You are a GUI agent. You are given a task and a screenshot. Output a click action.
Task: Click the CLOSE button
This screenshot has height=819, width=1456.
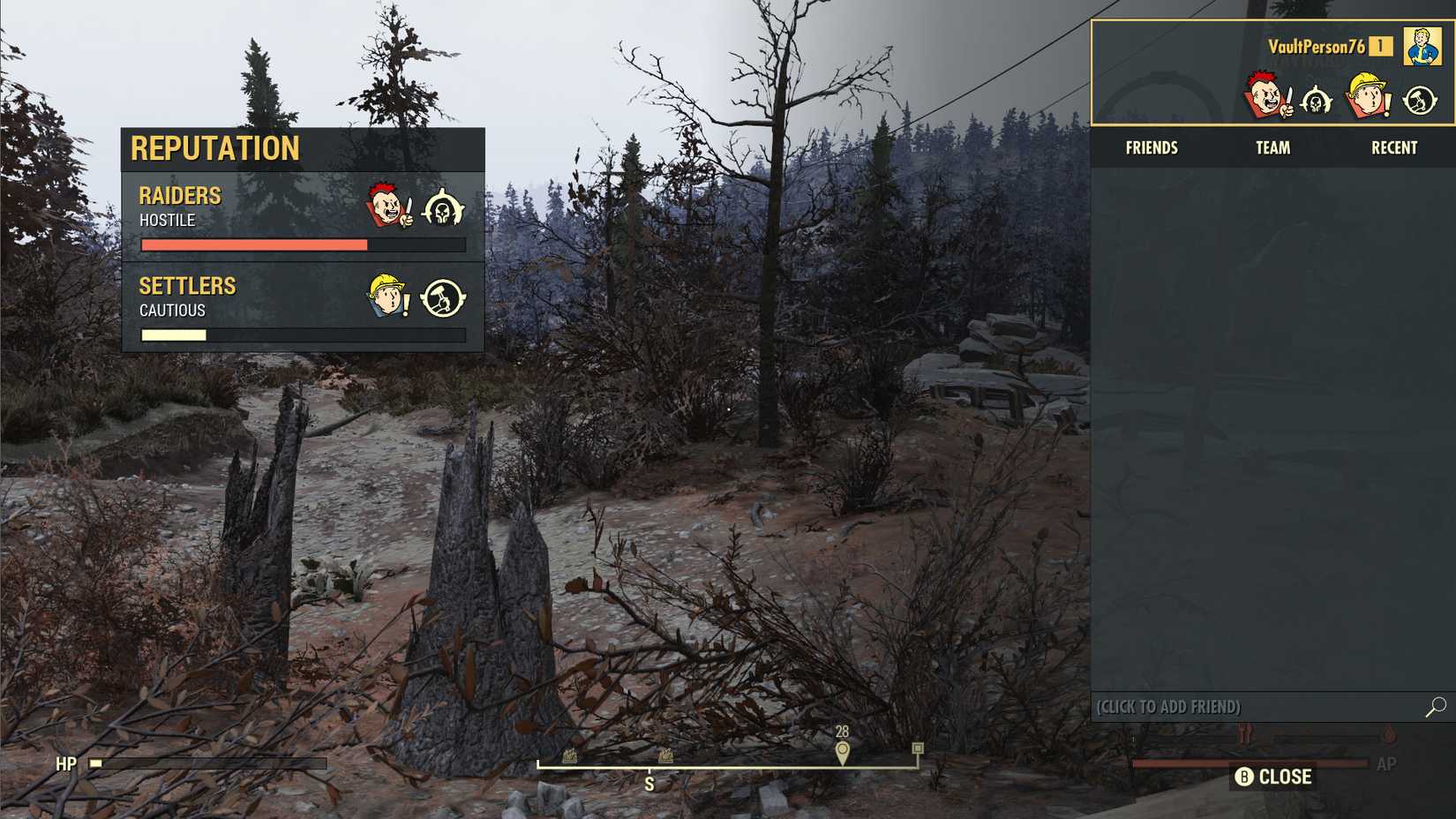1274,778
